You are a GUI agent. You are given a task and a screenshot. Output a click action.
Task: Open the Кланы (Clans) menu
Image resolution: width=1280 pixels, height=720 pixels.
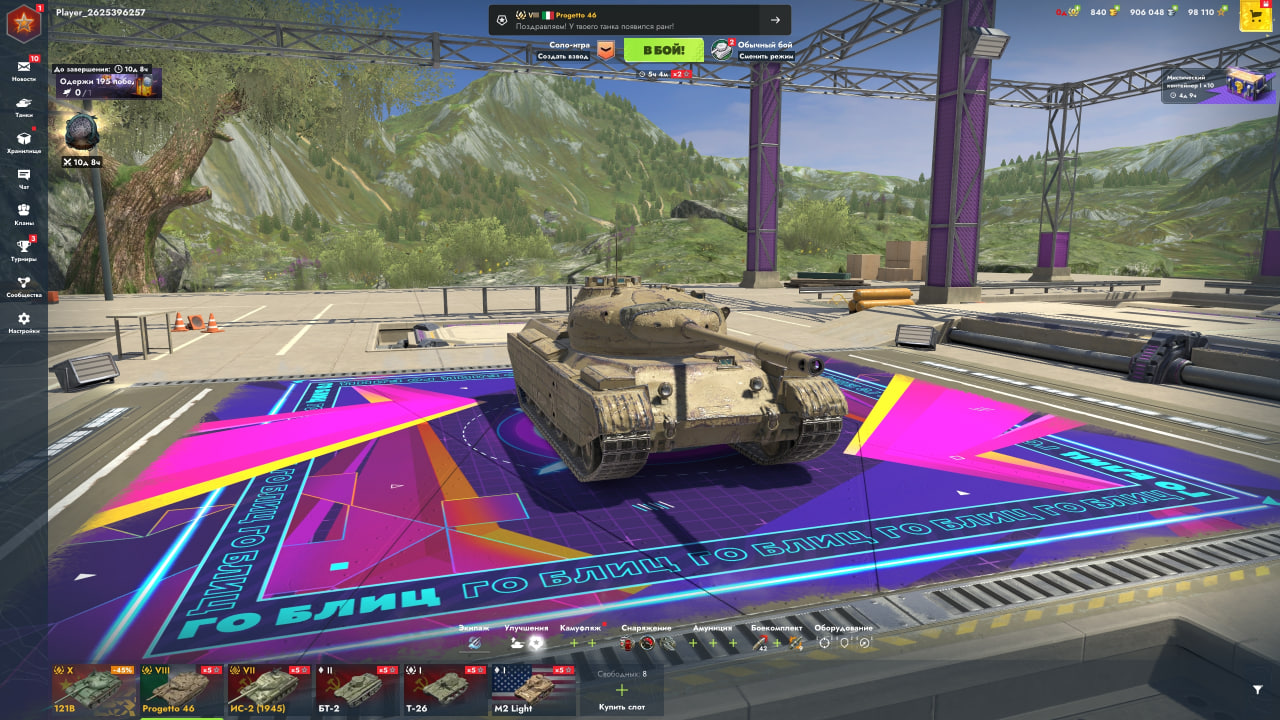[x=23, y=214]
